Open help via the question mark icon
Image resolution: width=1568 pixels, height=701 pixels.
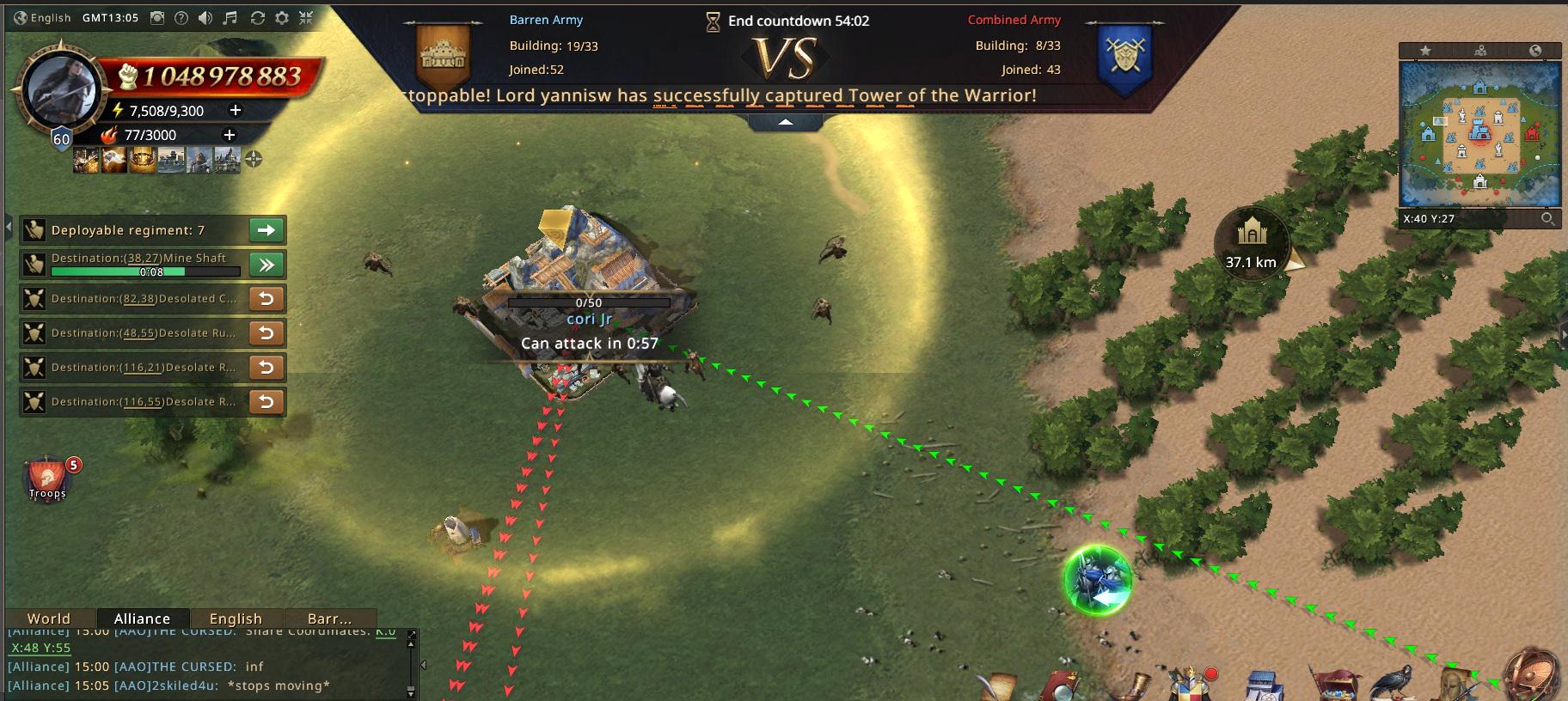tap(181, 17)
